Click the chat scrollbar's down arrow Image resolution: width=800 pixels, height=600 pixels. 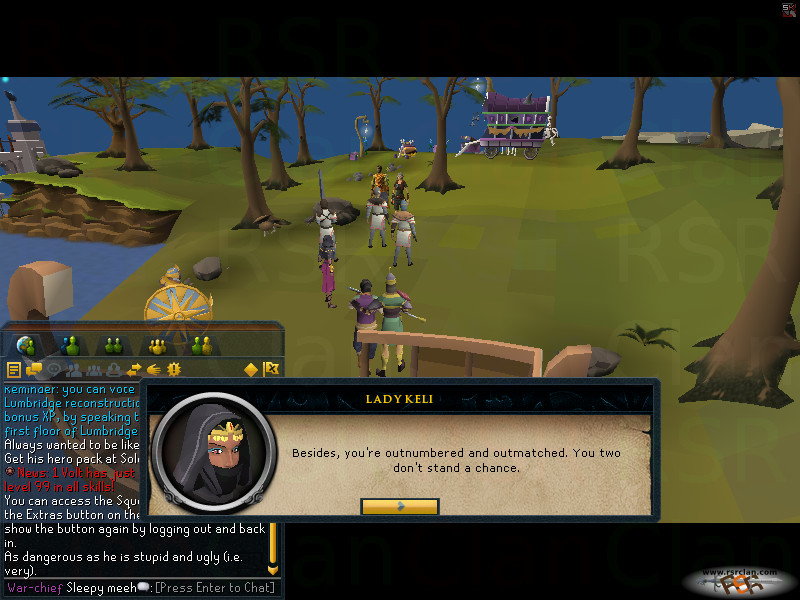[x=272, y=569]
